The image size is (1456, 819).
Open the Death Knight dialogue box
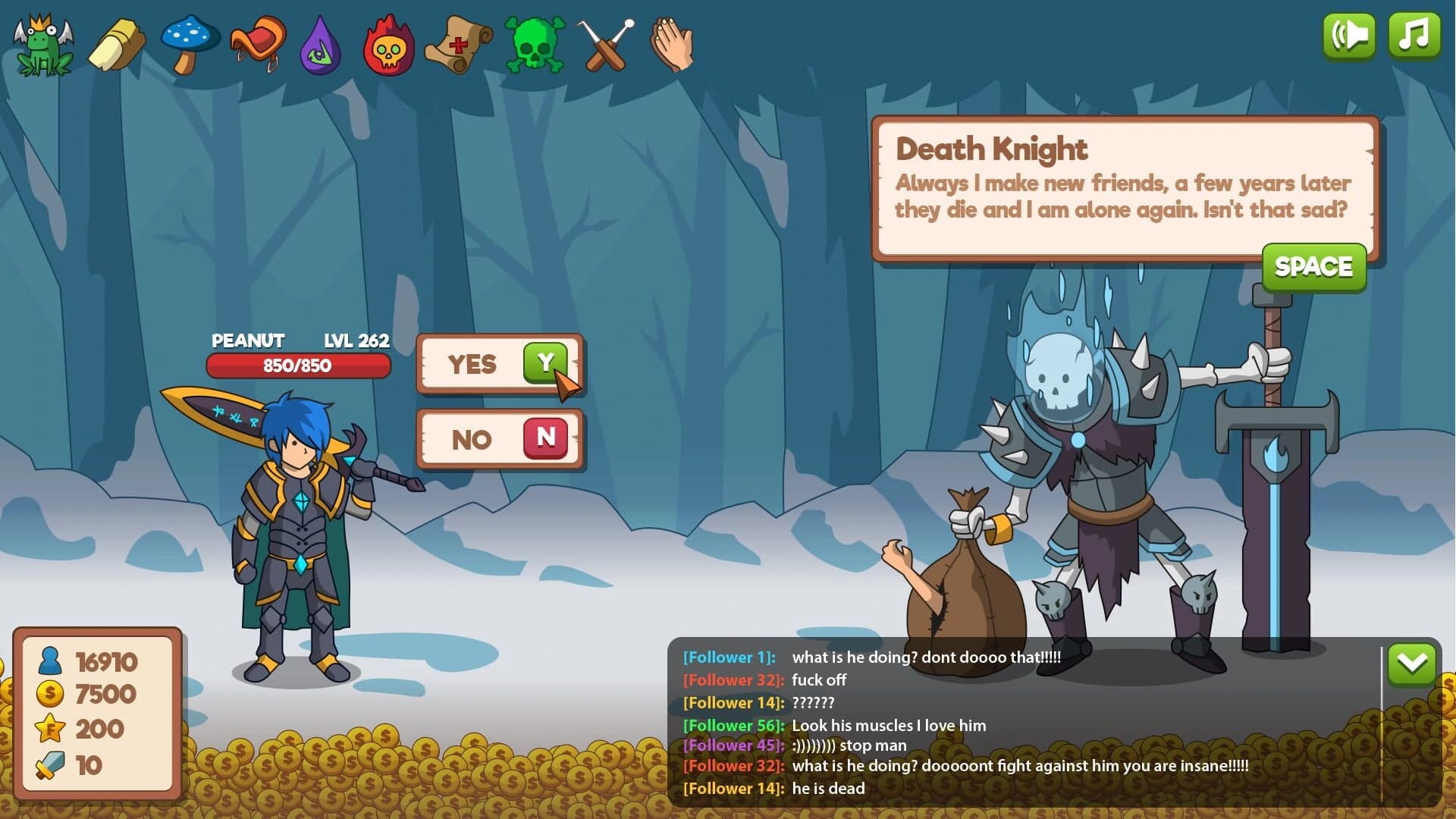pos(1122,182)
